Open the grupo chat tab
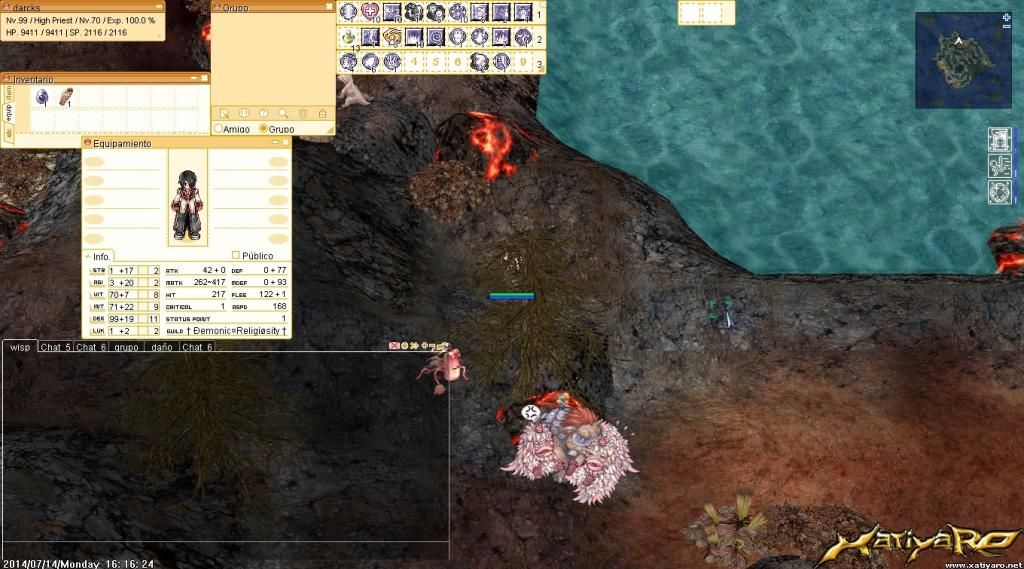1024x569 pixels. (126, 348)
